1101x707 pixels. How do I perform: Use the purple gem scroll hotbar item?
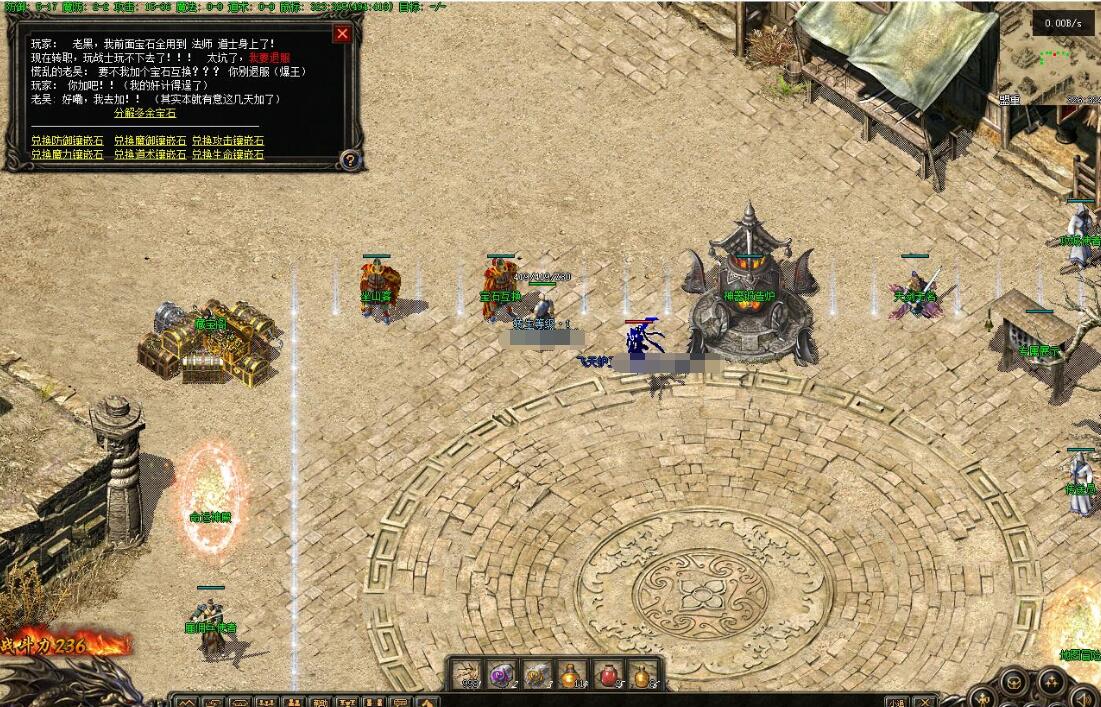click(x=503, y=675)
